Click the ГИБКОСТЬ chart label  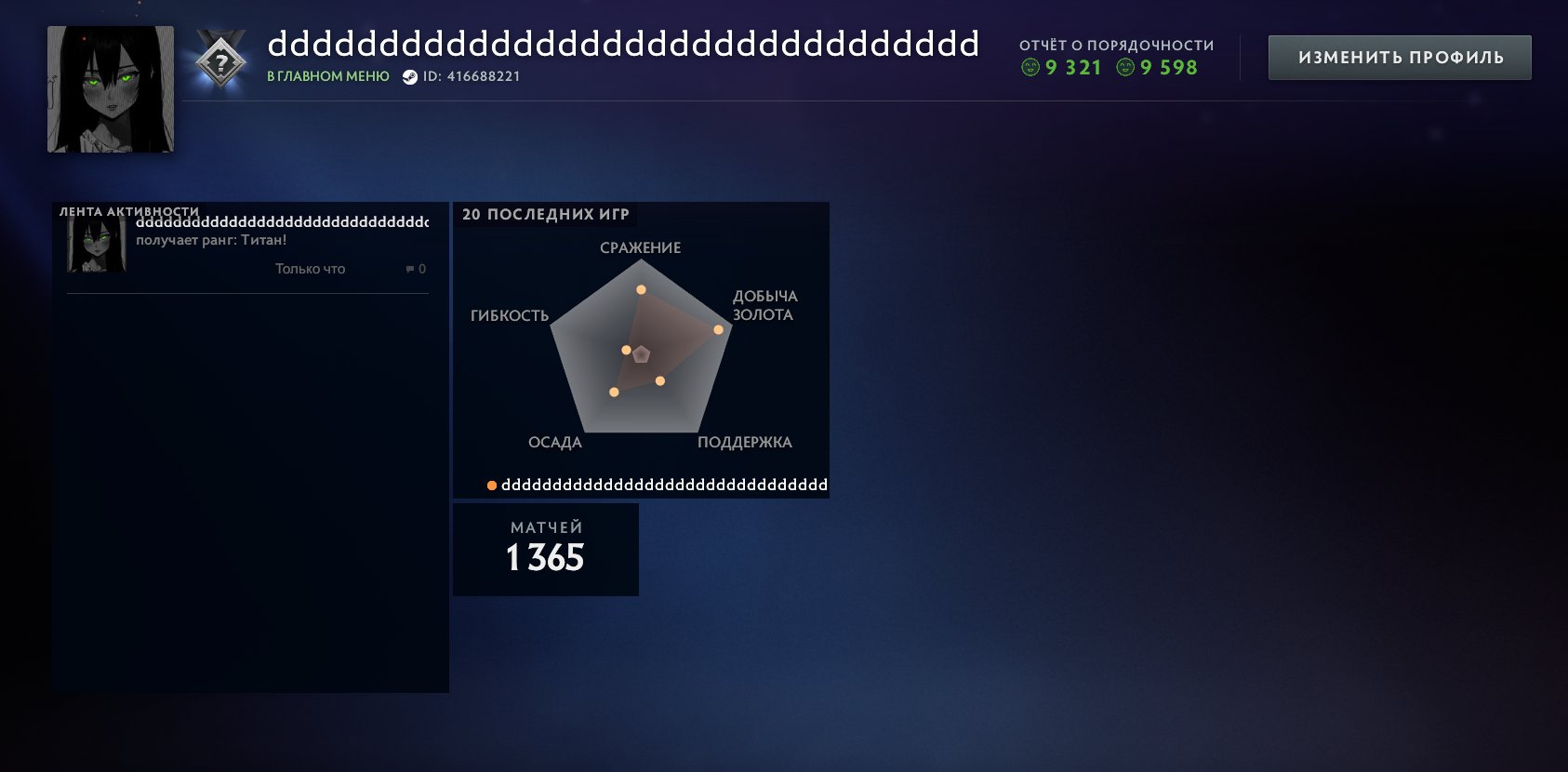tap(512, 313)
